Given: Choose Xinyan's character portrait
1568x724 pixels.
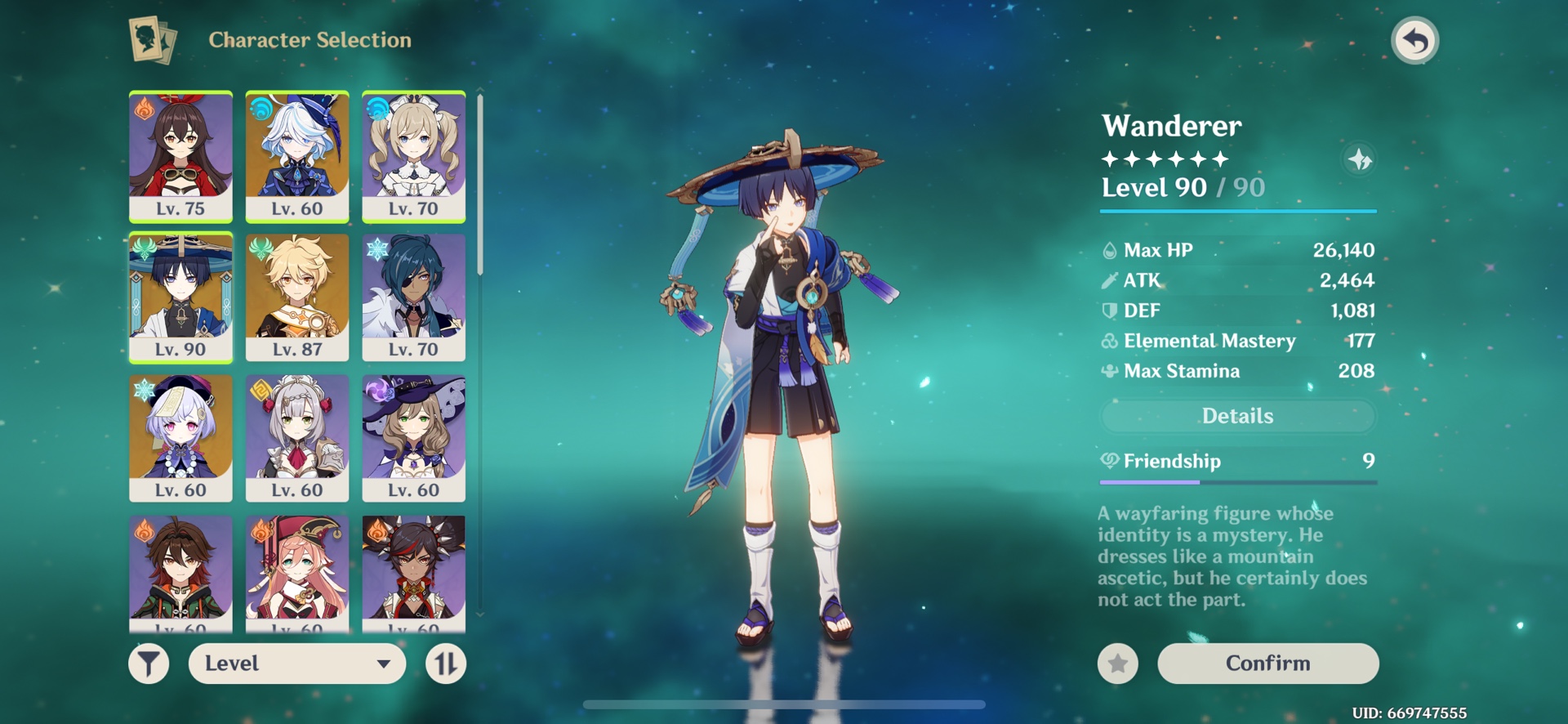Looking at the screenshot, I should click(413, 572).
